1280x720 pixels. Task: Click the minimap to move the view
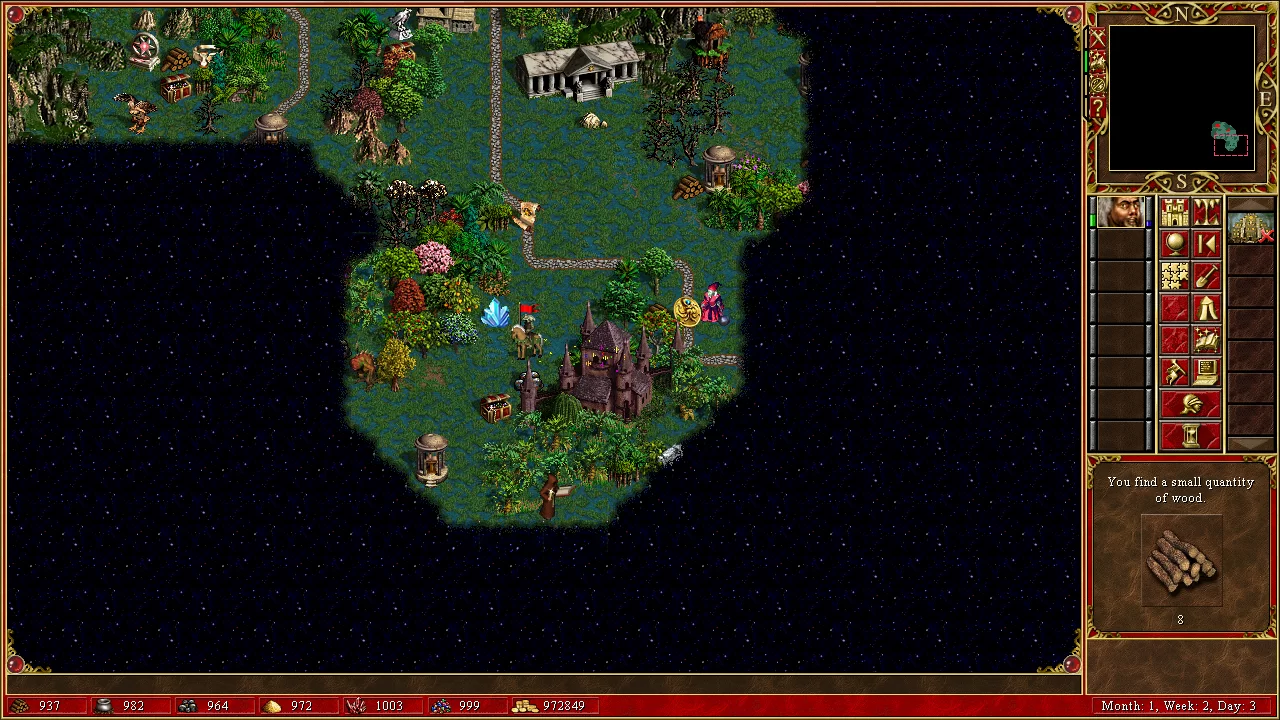coord(1181,98)
